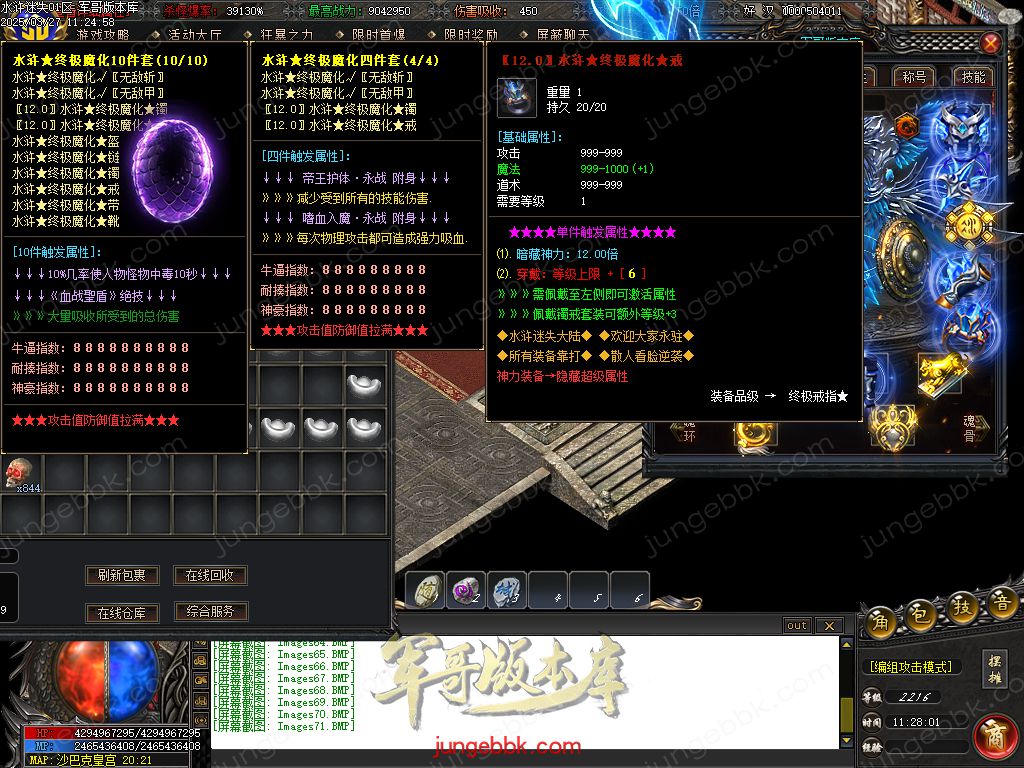Open the 技 skills round button
Screen dimensions: 1024x768
click(x=961, y=606)
